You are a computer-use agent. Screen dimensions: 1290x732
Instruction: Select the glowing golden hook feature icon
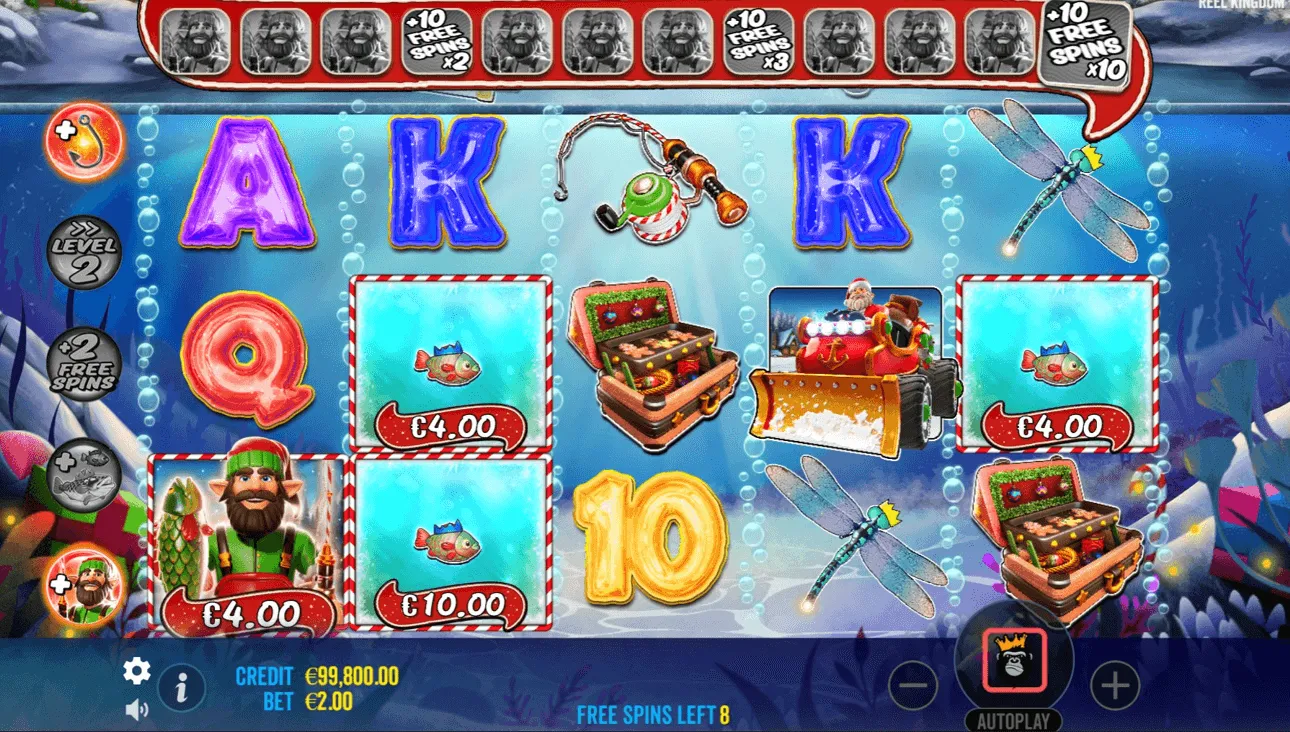[82, 143]
